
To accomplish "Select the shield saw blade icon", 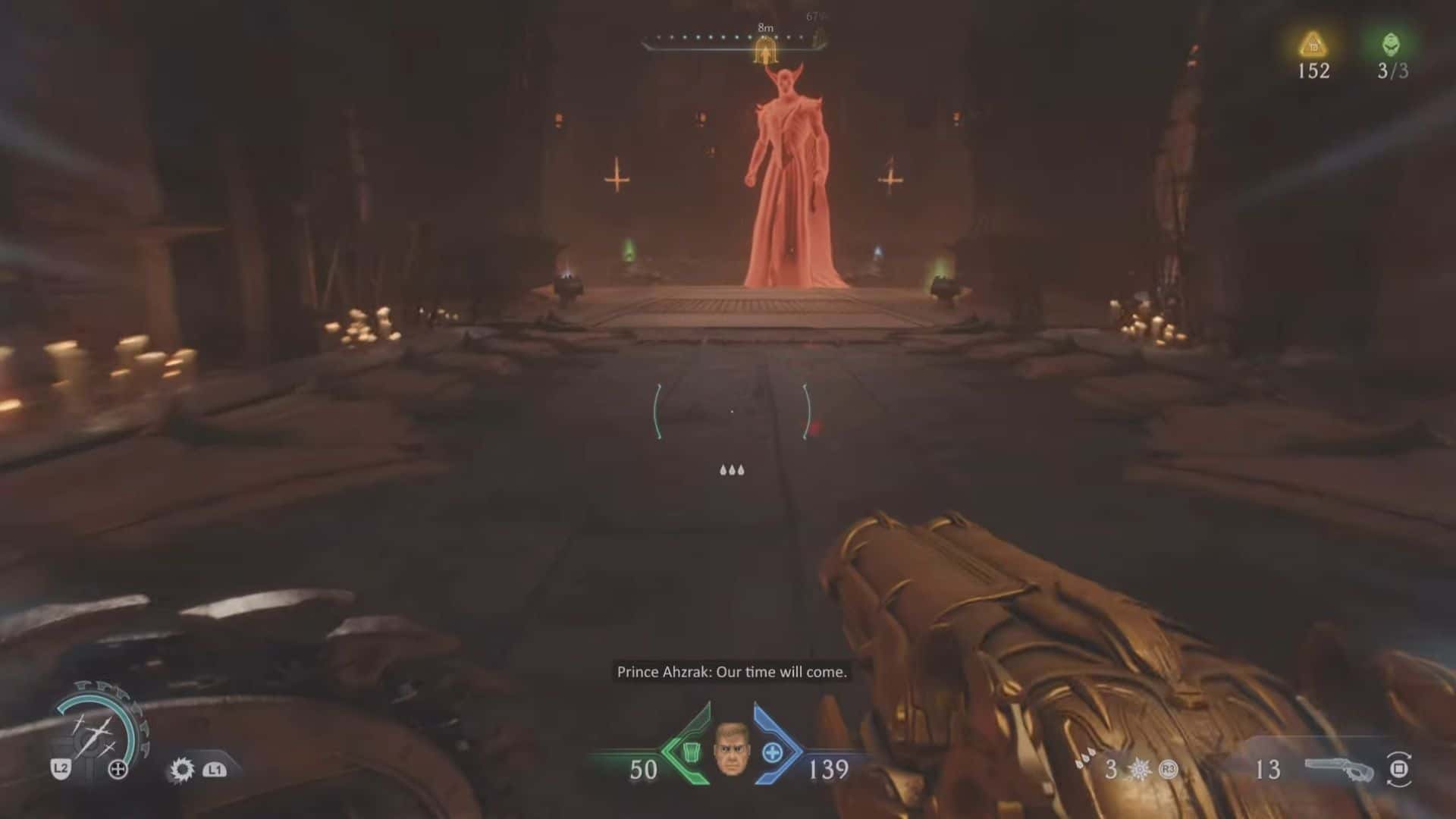I will (x=181, y=770).
